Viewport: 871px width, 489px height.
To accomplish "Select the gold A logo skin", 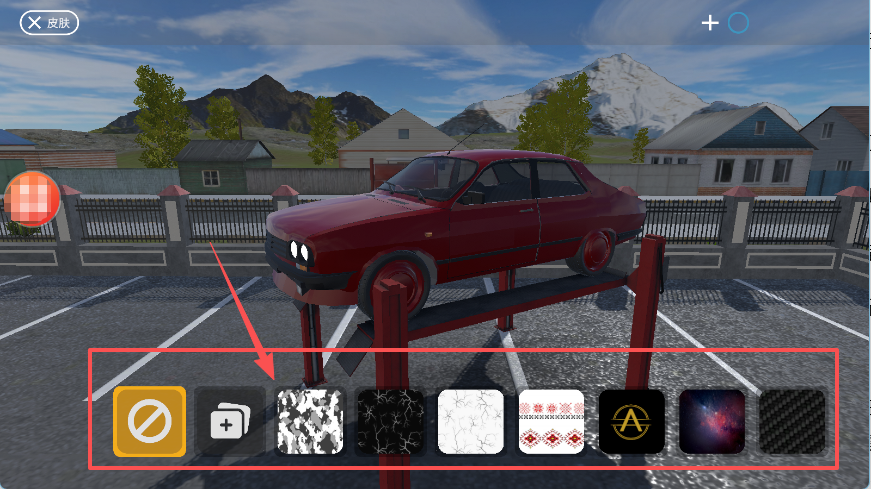I will click(x=632, y=422).
